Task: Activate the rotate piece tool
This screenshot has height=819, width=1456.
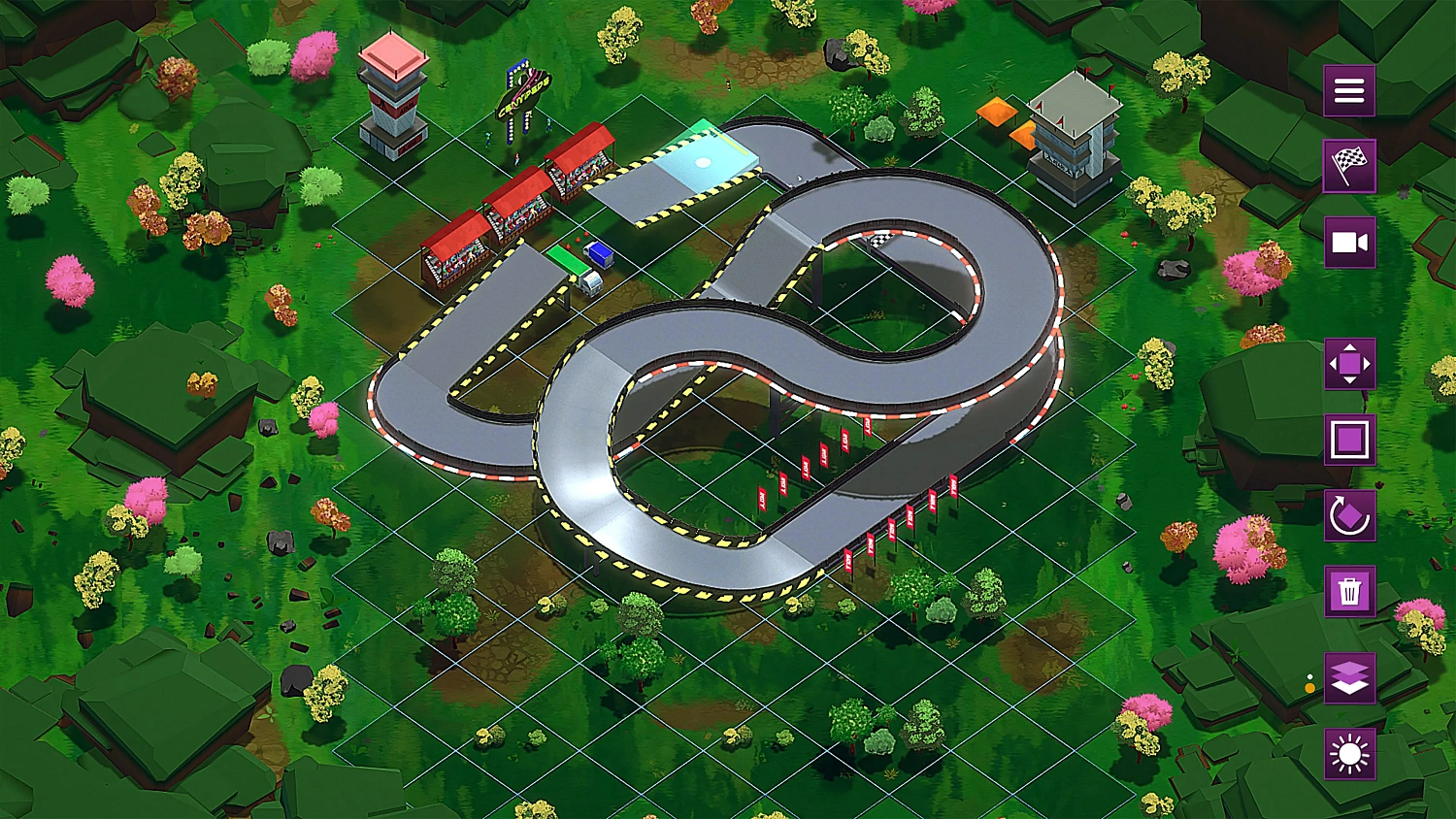Action: pyautogui.click(x=1349, y=515)
